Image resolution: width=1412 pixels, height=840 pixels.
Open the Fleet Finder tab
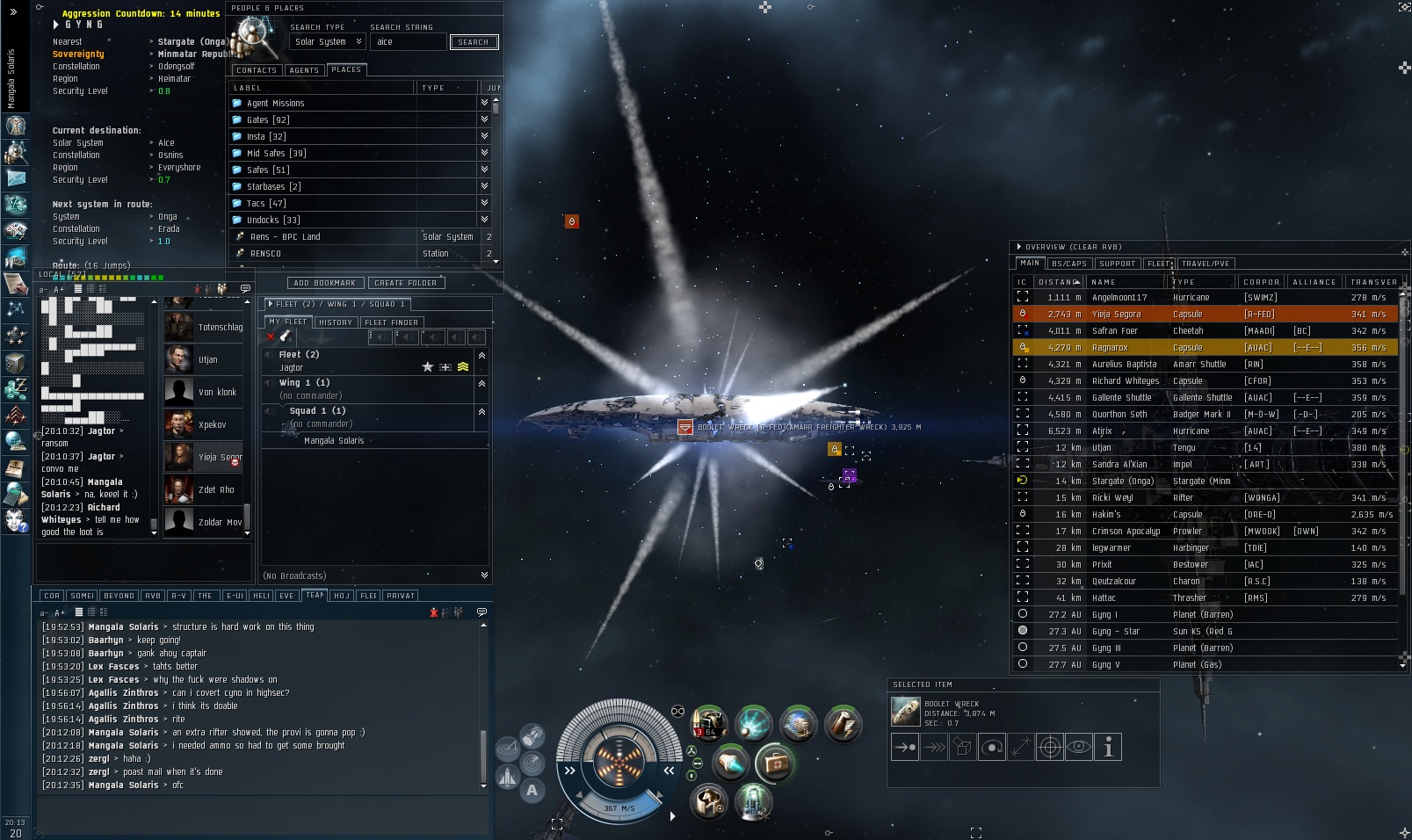point(392,322)
